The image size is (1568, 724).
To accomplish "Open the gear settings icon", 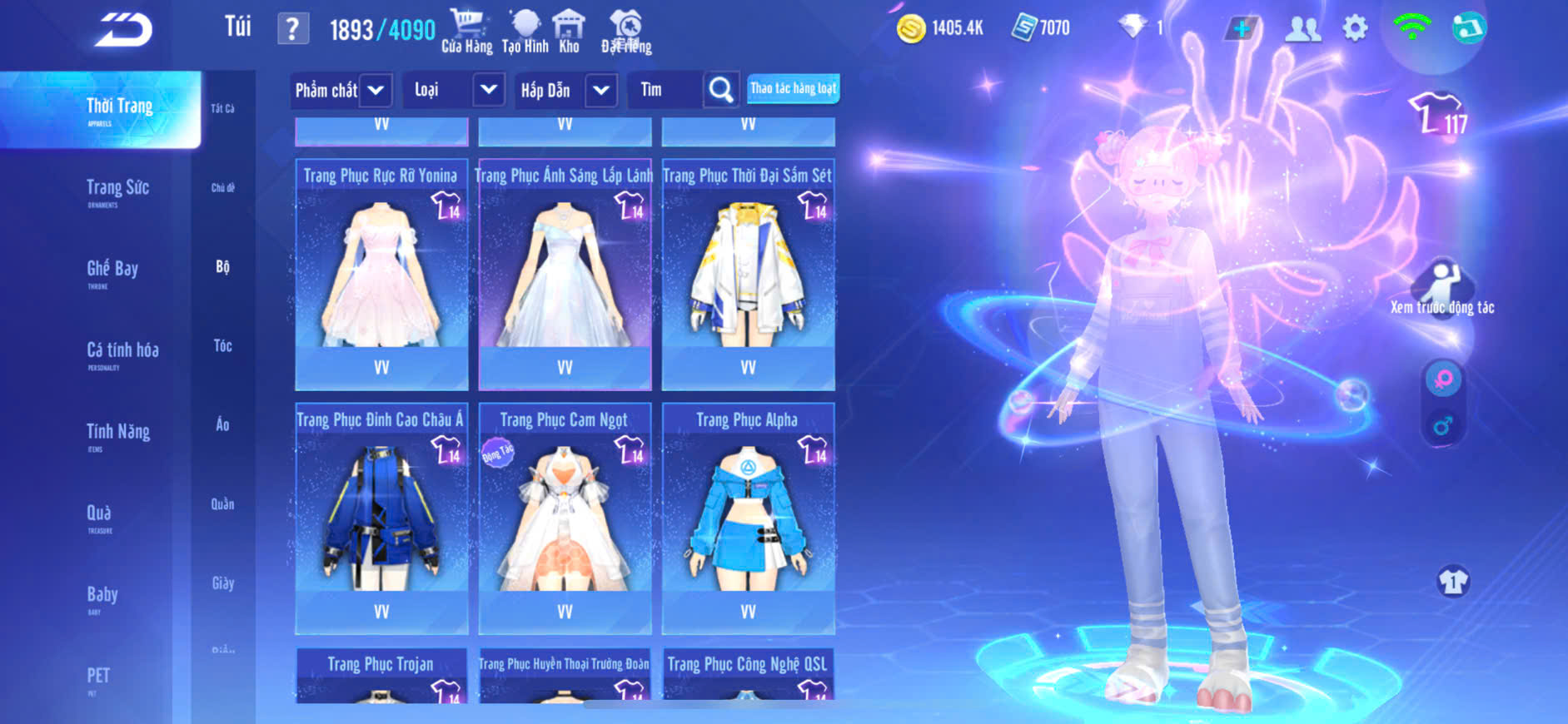I will click(x=1355, y=29).
